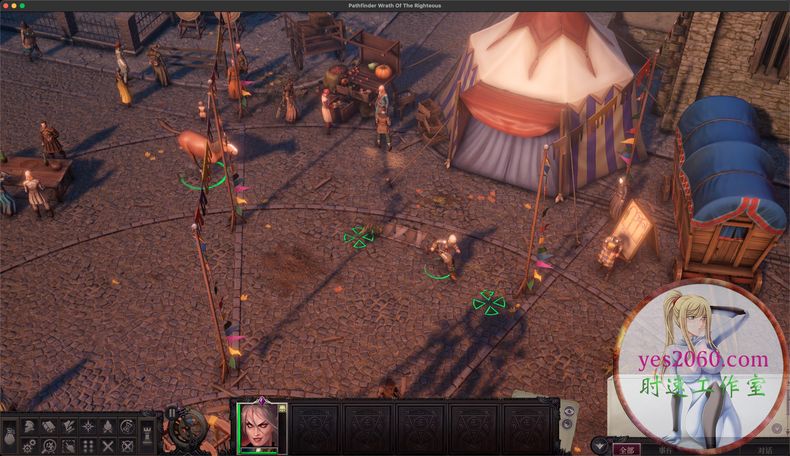Image resolution: width=790 pixels, height=456 pixels.
Task: Open the helmet character menu icon
Action: coord(28,427)
